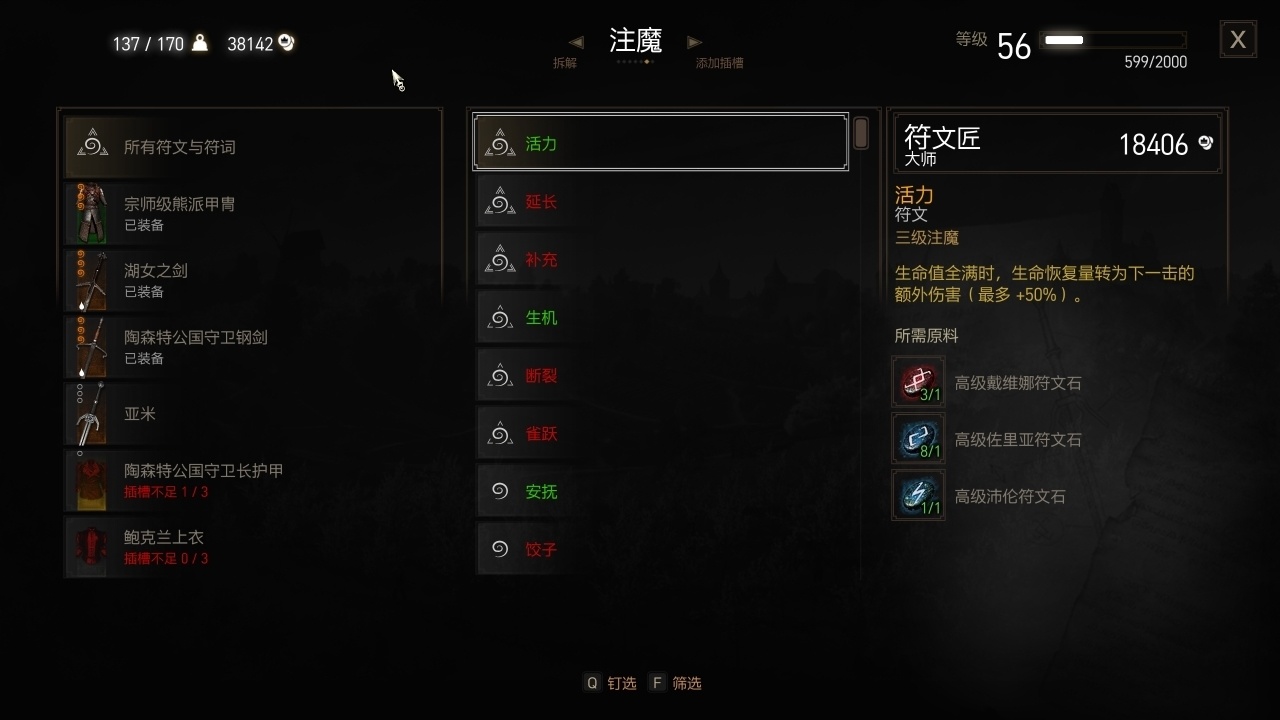This screenshot has height=720, width=1280.
Task: Switch to 添加插槽 using the right arrow
Action: coord(695,41)
